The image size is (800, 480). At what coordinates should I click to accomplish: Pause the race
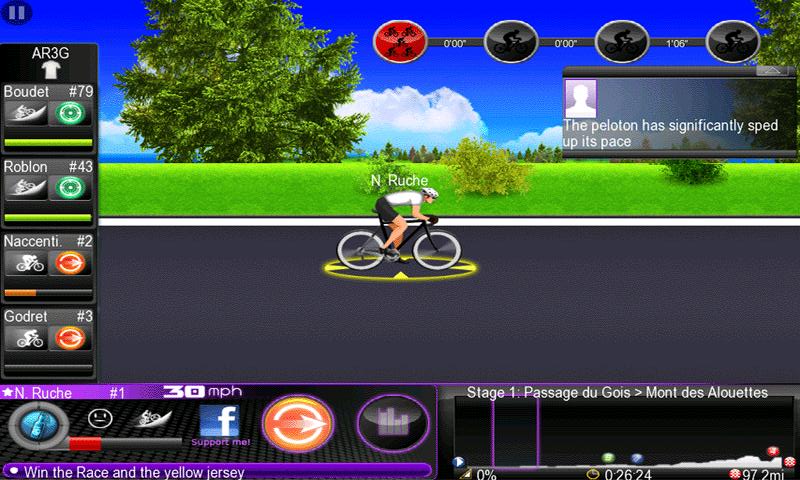[x=17, y=12]
